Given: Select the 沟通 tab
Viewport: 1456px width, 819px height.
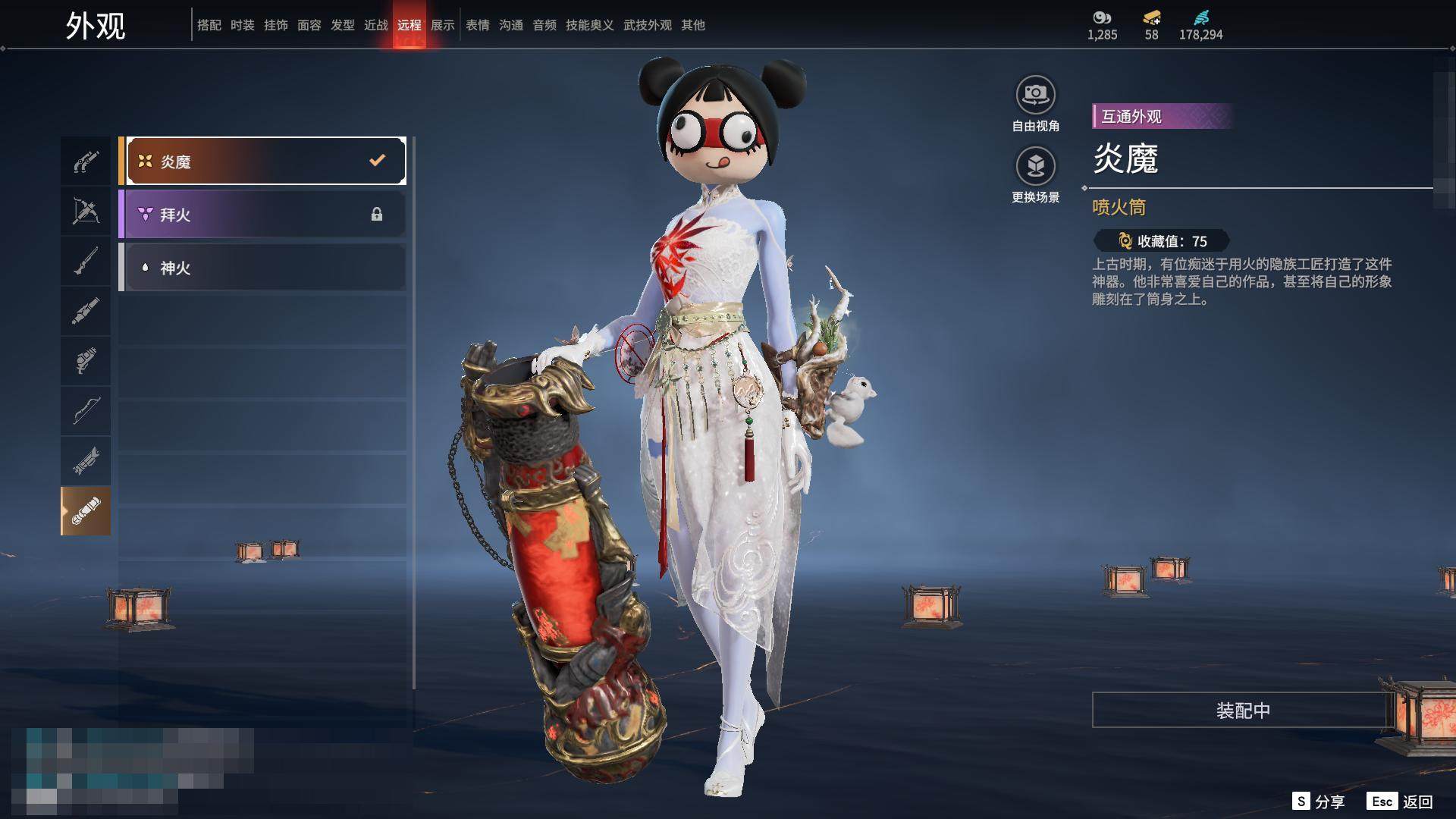Looking at the screenshot, I should [511, 25].
